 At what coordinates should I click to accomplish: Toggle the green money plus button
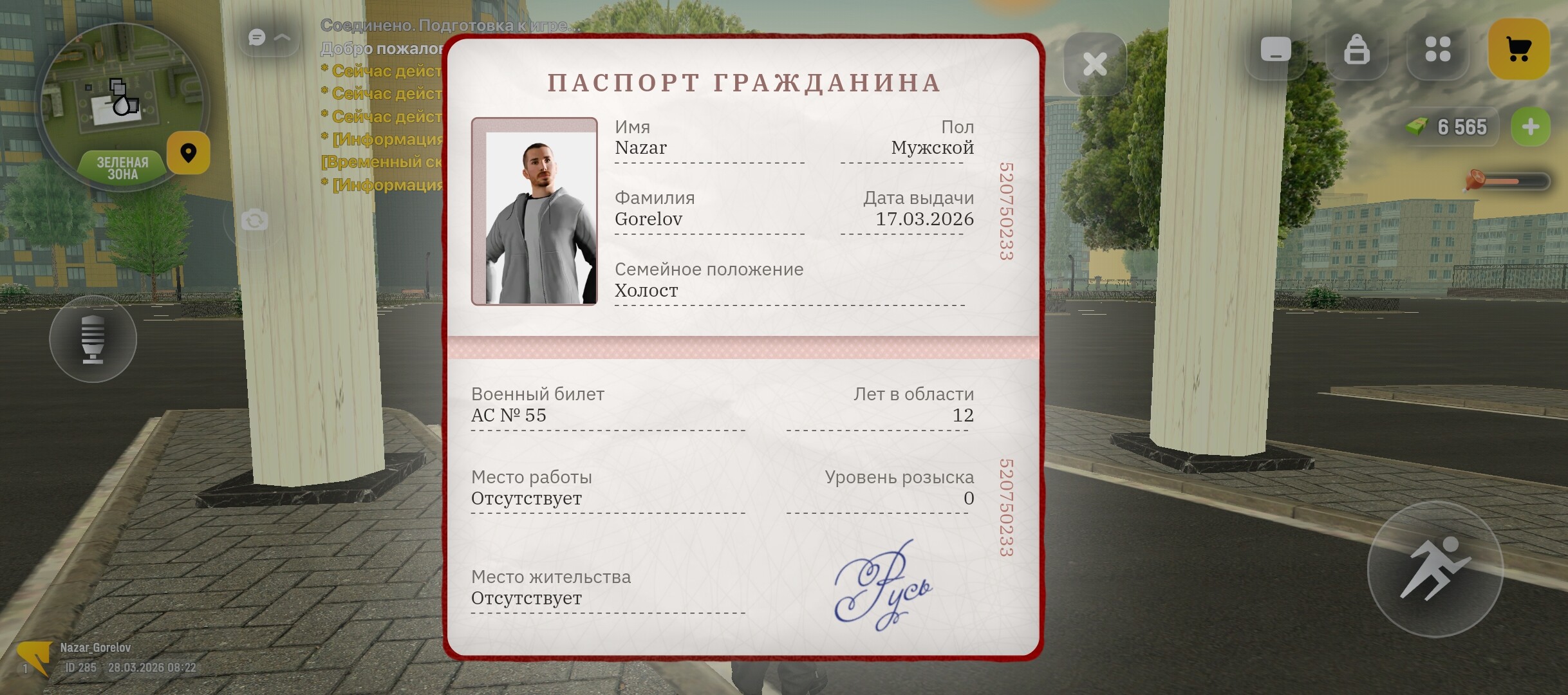coord(1530,127)
